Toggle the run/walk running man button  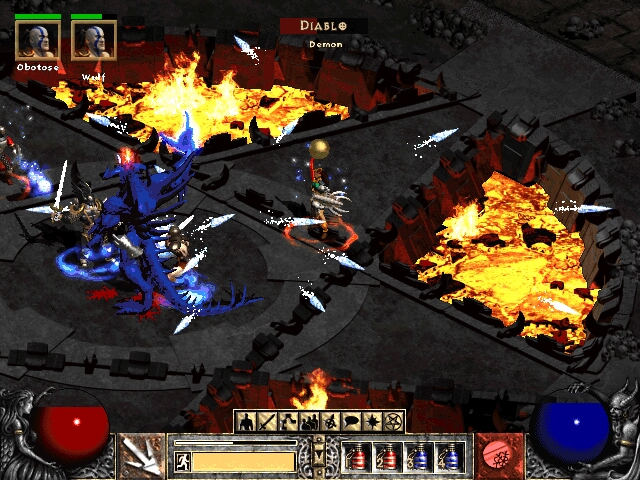click(x=183, y=461)
